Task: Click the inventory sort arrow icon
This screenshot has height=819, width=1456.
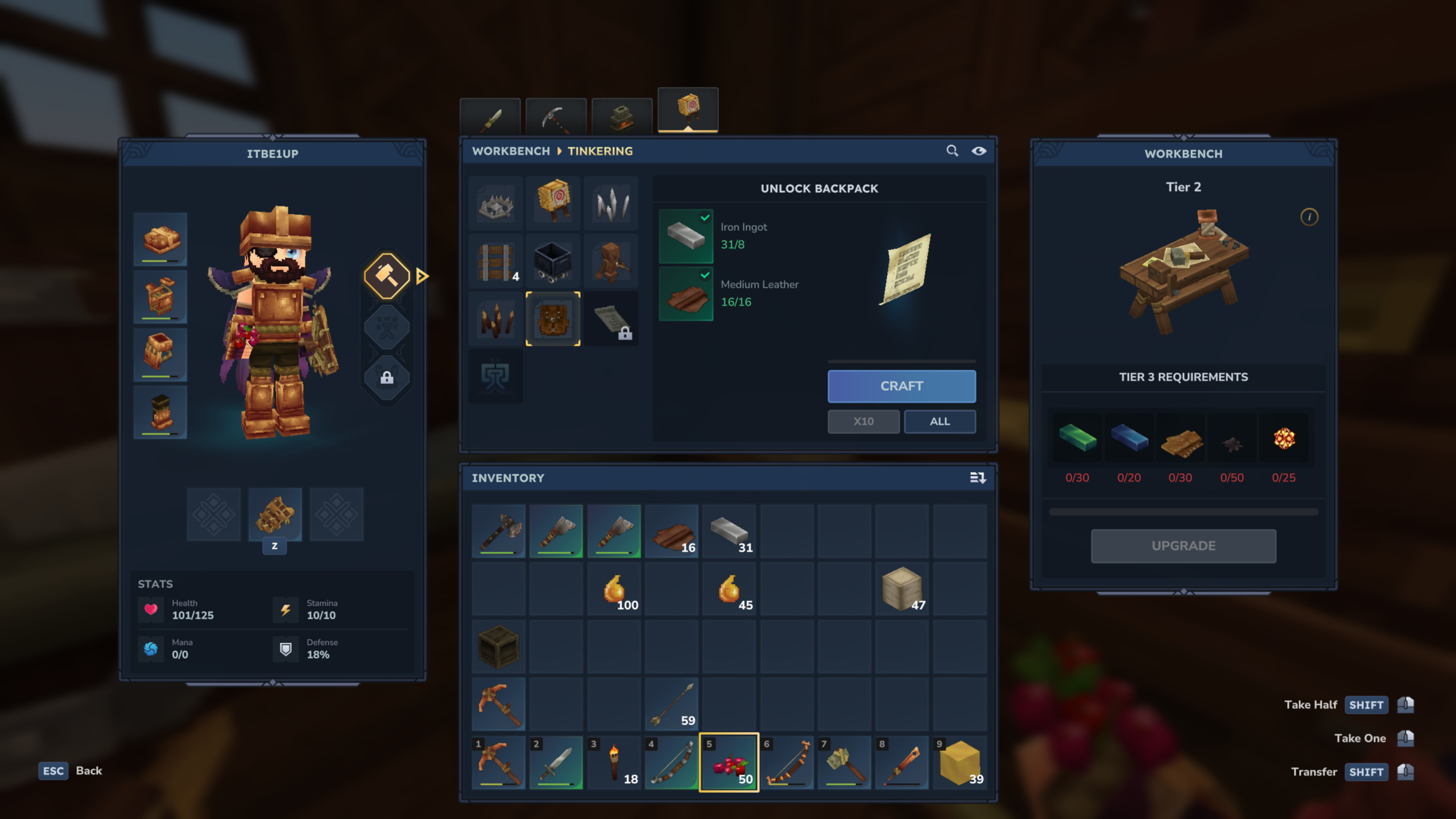Action: (x=979, y=478)
